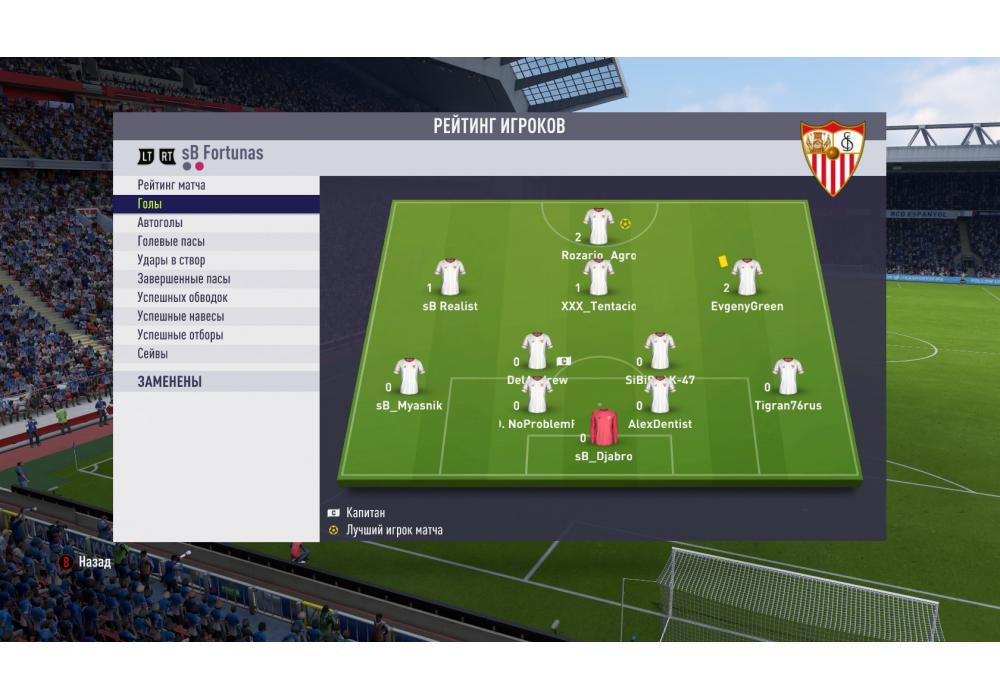Image resolution: width=1000 pixels, height=700 pixels.
Task: Show the Автоголы statistic
Action: [160, 223]
